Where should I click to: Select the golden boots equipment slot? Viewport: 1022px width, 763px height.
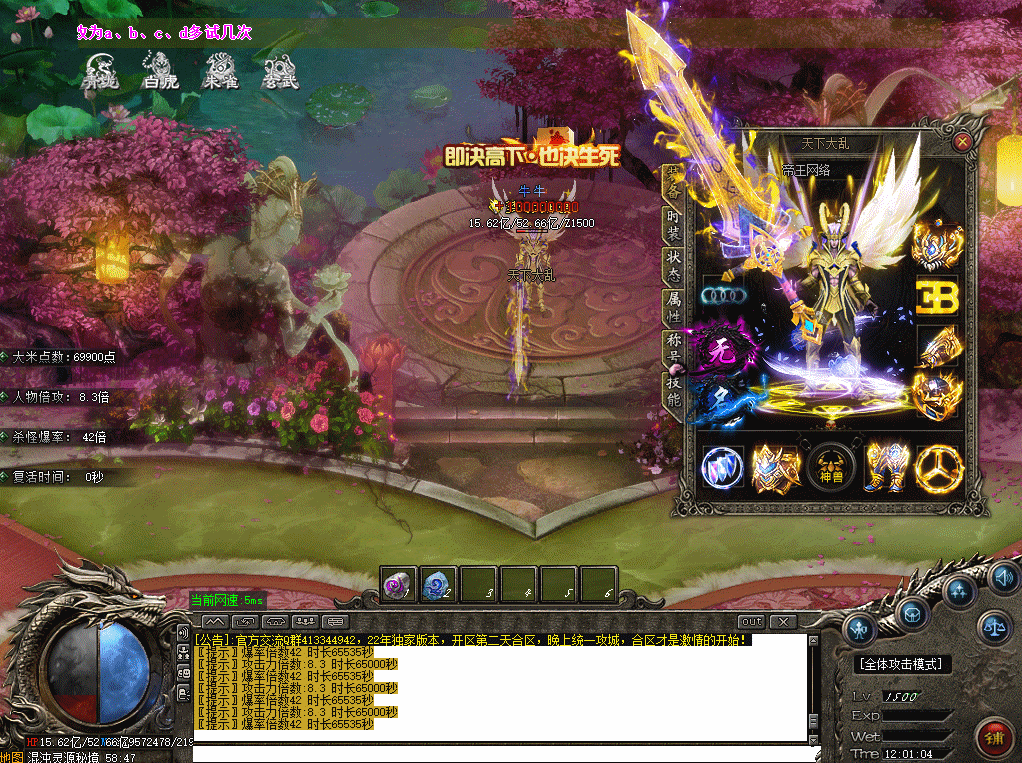(x=885, y=468)
